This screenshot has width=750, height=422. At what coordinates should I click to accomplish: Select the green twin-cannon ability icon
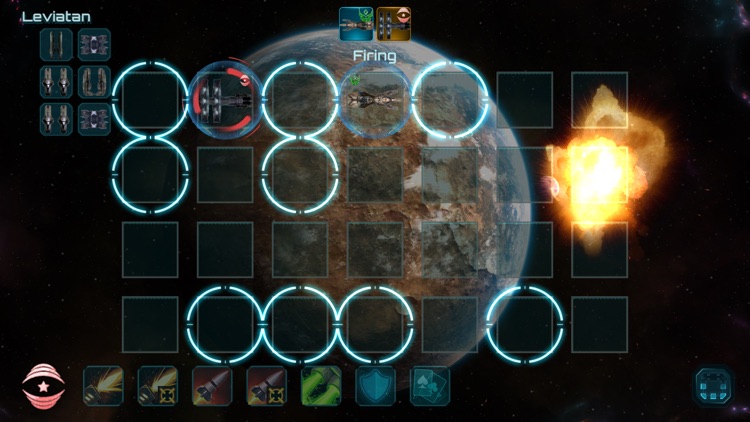point(321,385)
